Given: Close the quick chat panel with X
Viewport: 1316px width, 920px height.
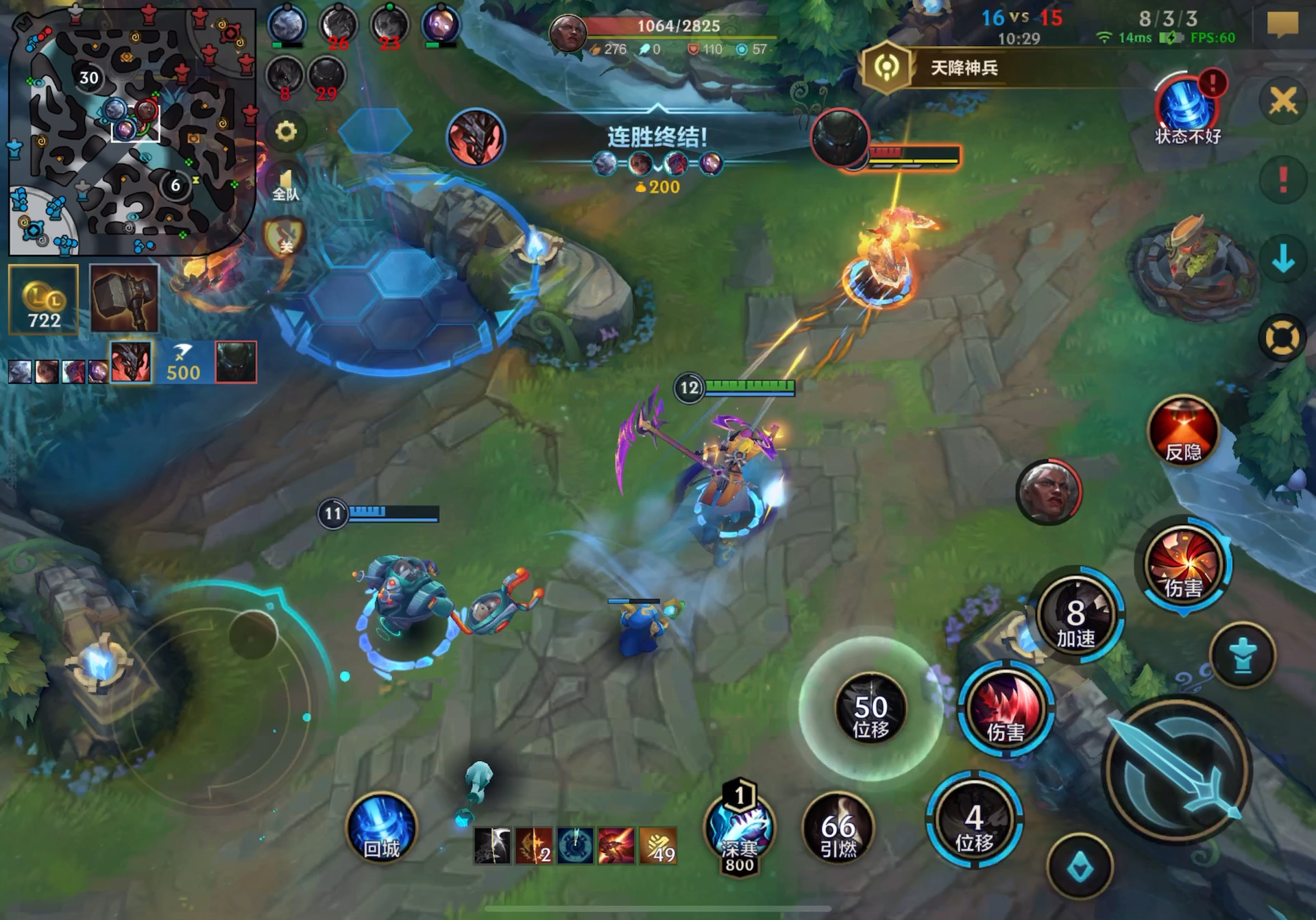Looking at the screenshot, I should point(1282,101).
